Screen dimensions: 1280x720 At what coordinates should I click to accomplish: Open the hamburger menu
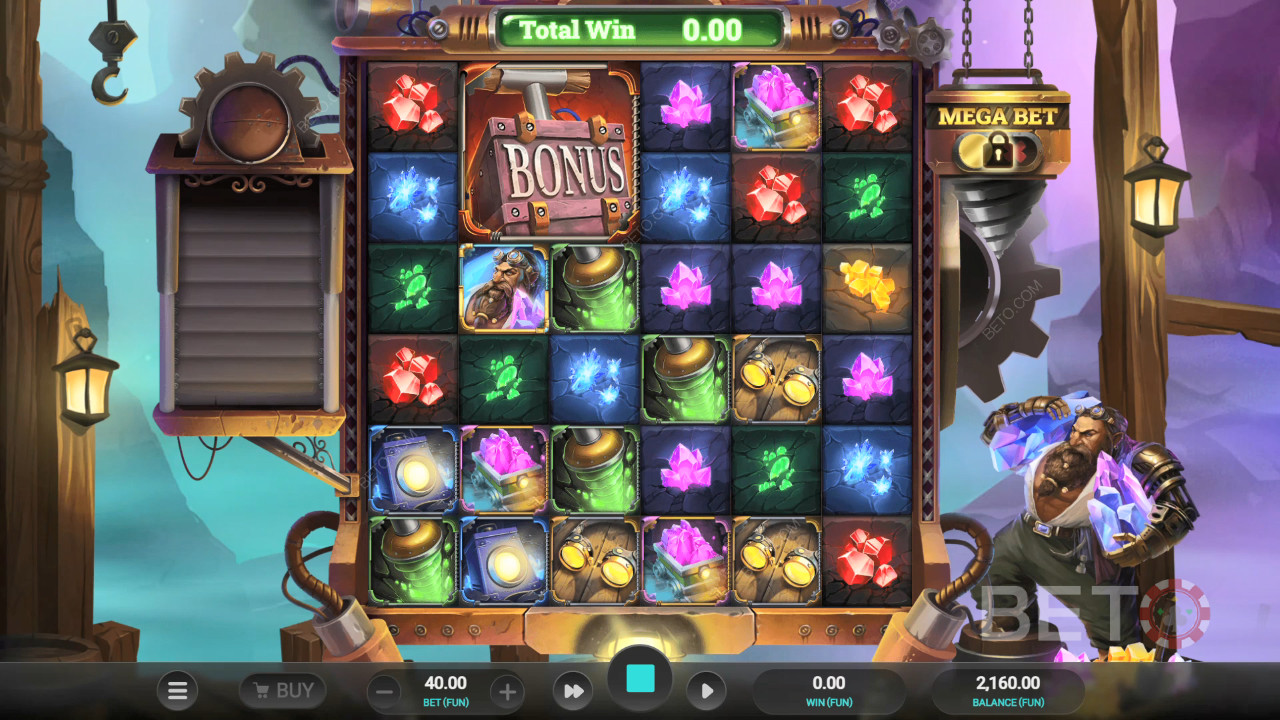[x=178, y=690]
